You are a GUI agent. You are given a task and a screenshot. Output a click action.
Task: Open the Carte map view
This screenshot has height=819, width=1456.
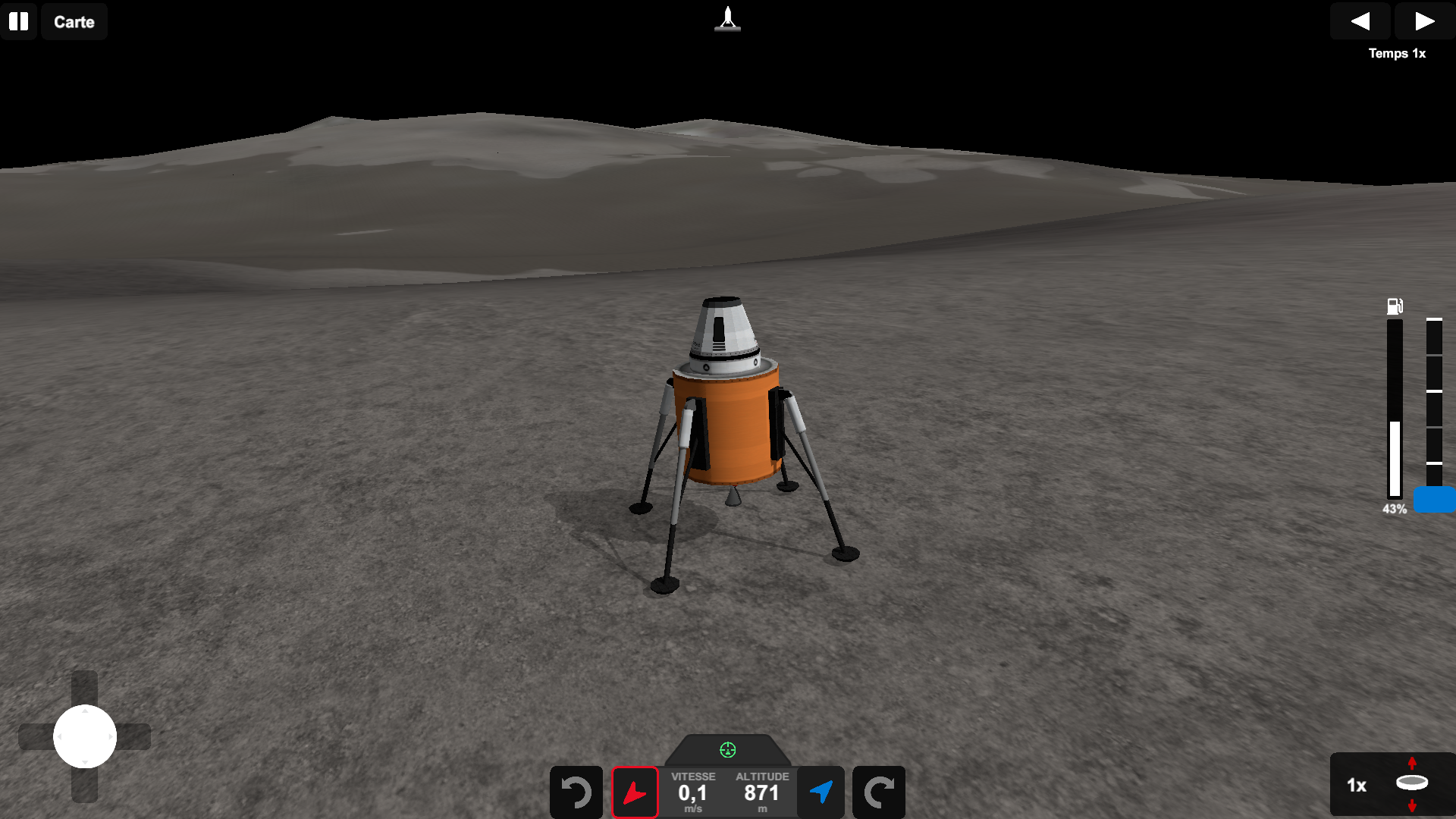point(74,21)
